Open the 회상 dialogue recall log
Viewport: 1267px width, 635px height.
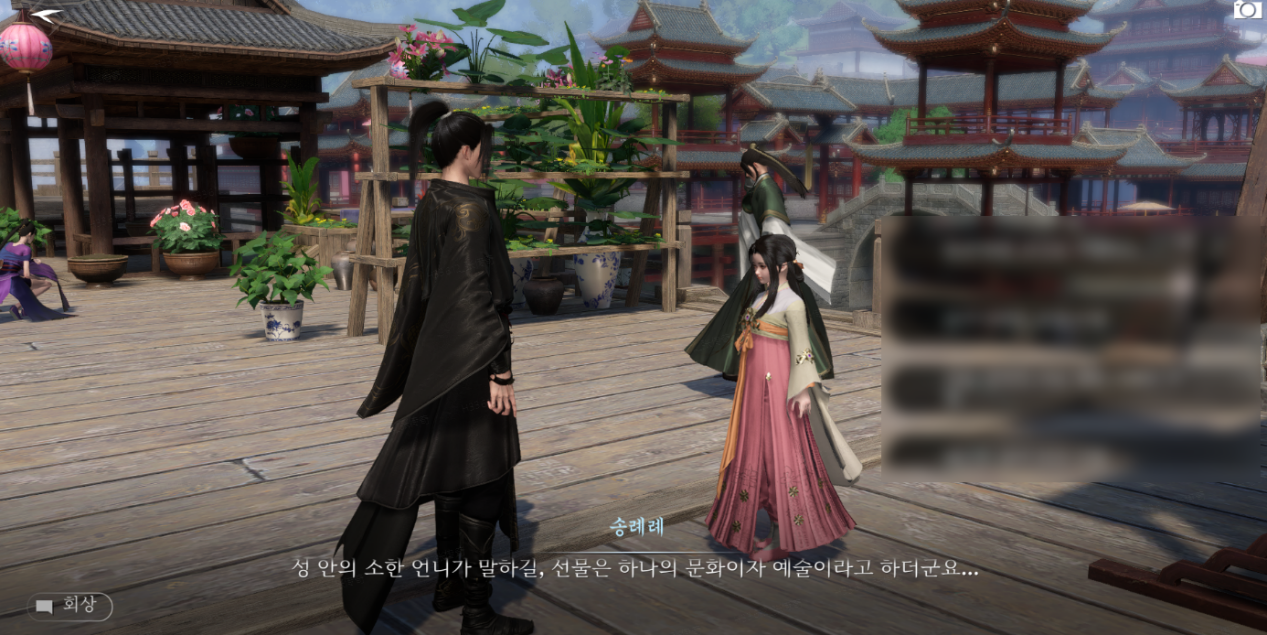coord(70,605)
